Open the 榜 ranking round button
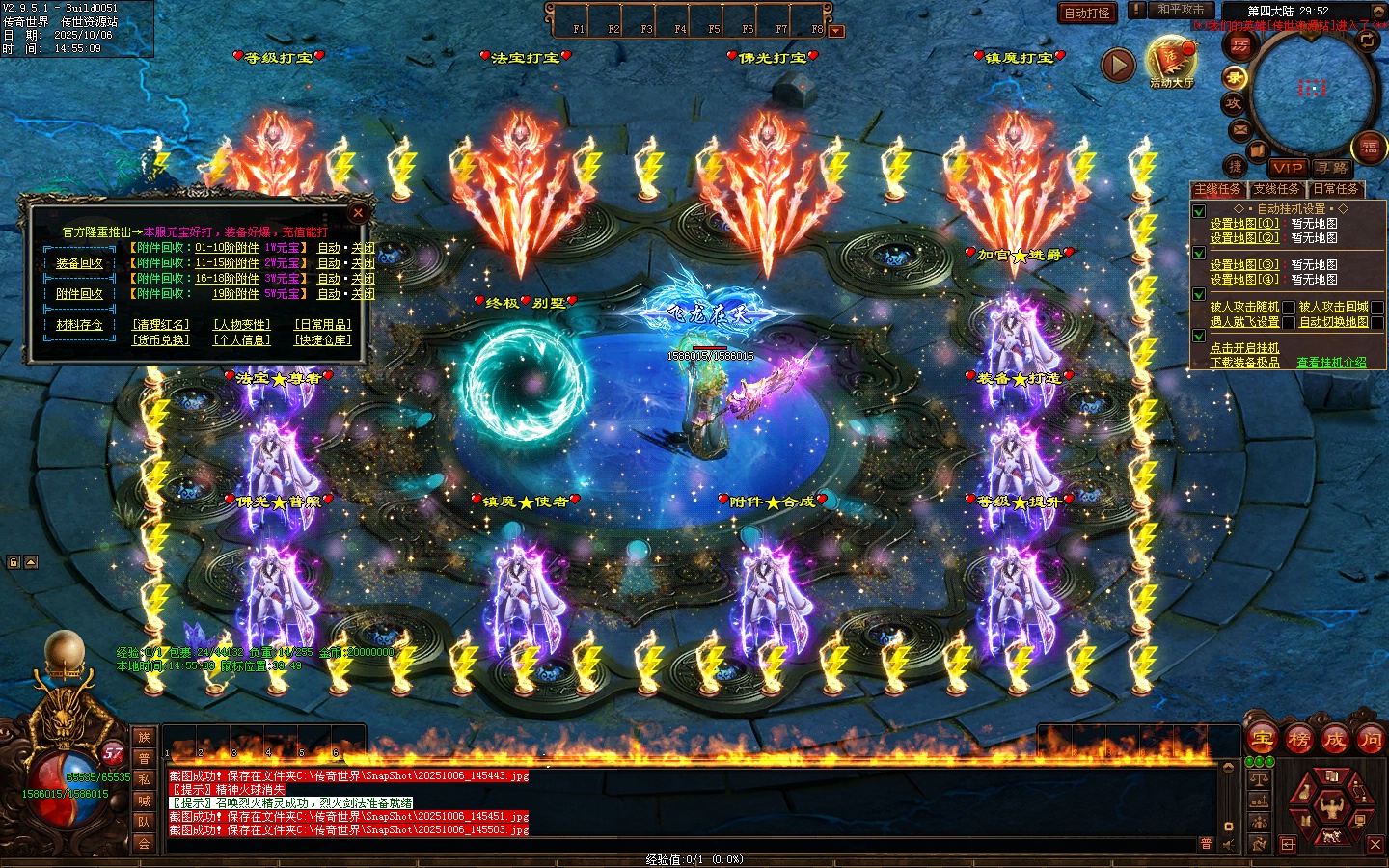 [x=1299, y=740]
